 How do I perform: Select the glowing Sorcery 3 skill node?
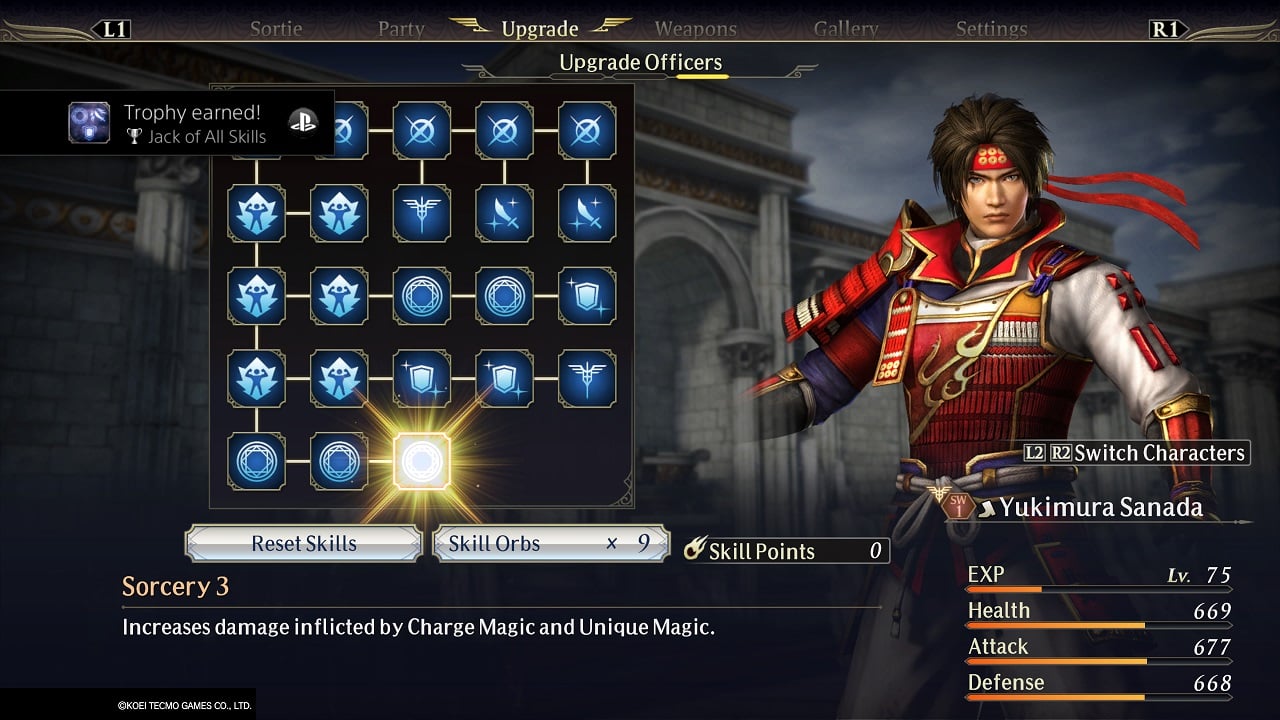pyautogui.click(x=422, y=461)
